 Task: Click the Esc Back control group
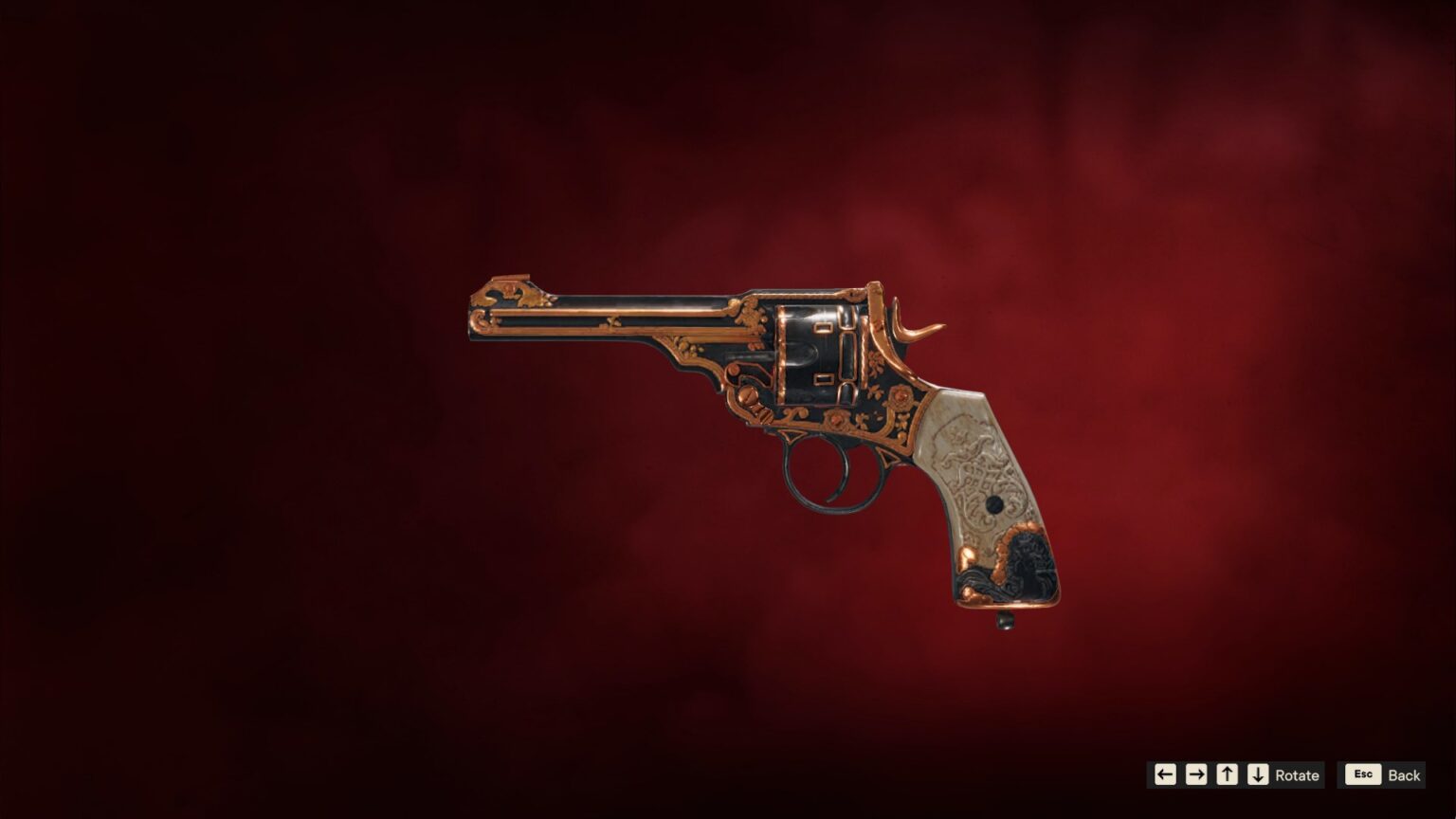[x=1381, y=774]
